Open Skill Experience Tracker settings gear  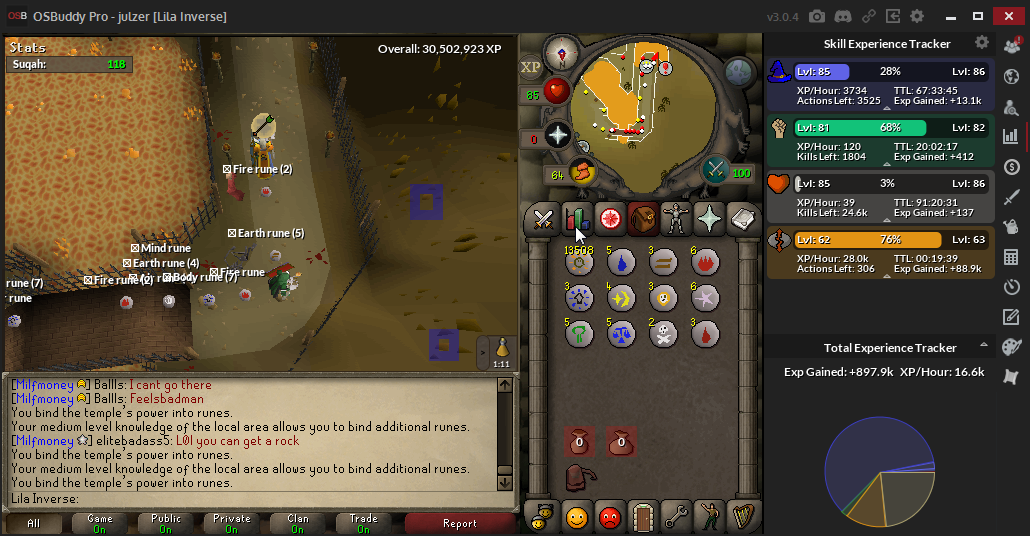click(x=982, y=43)
